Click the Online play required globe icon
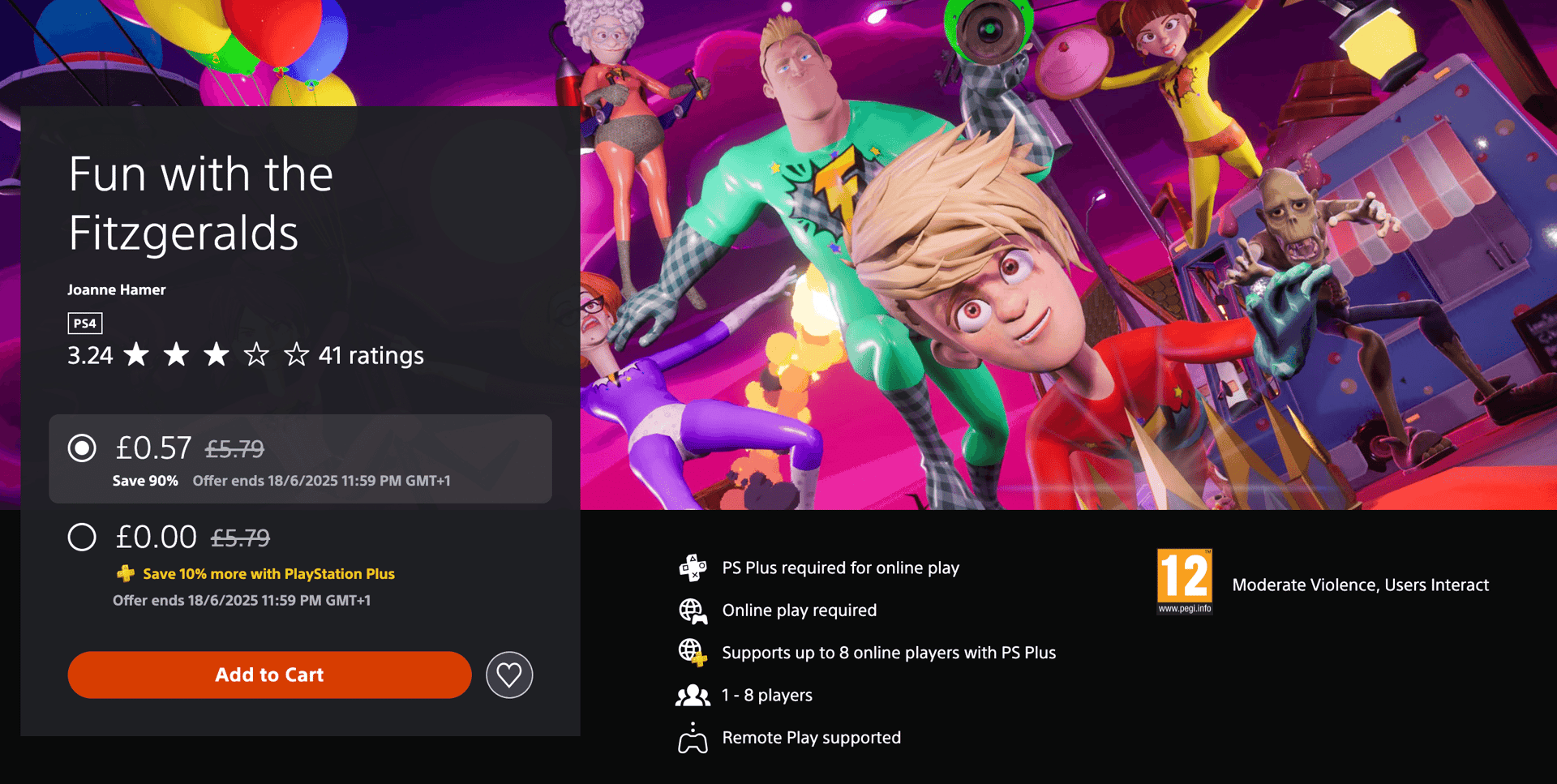 692,610
